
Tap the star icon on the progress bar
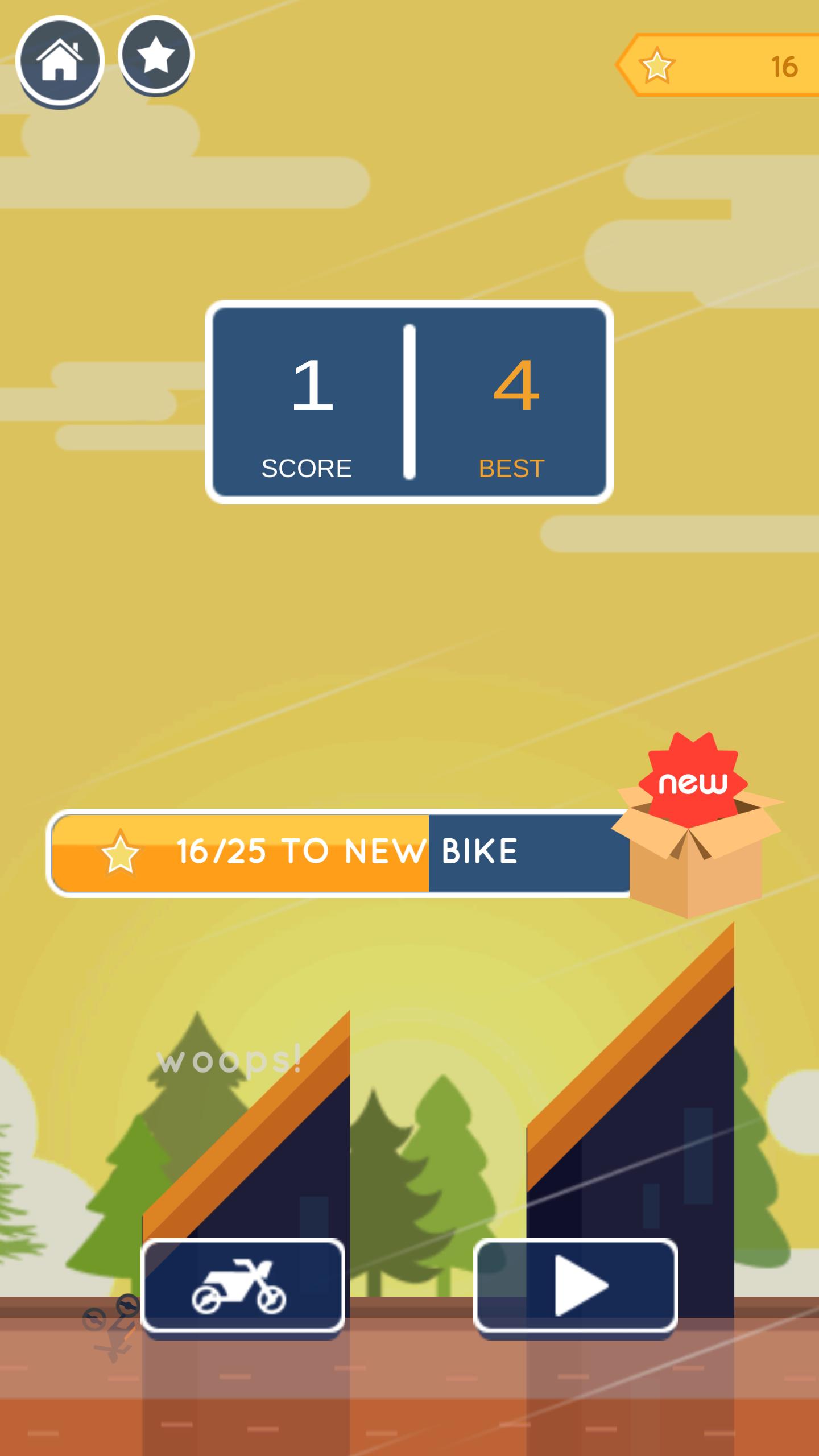tap(119, 852)
